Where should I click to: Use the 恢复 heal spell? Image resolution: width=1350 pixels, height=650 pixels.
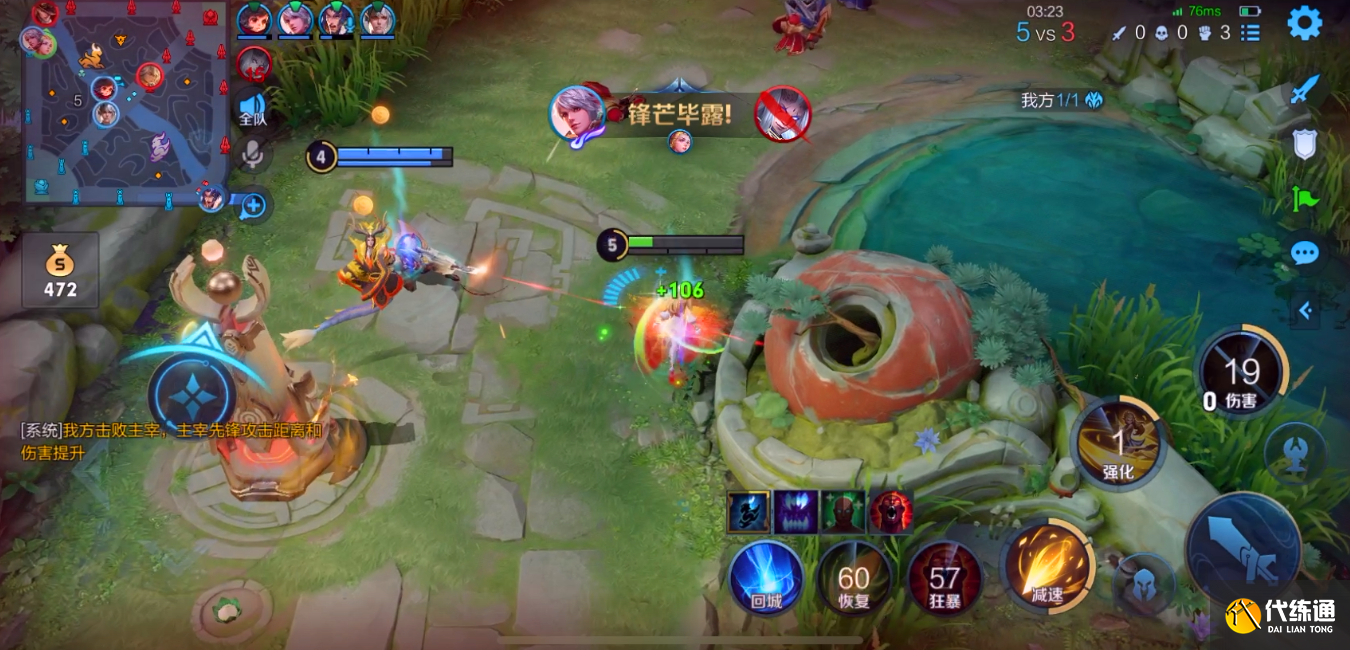coord(854,580)
